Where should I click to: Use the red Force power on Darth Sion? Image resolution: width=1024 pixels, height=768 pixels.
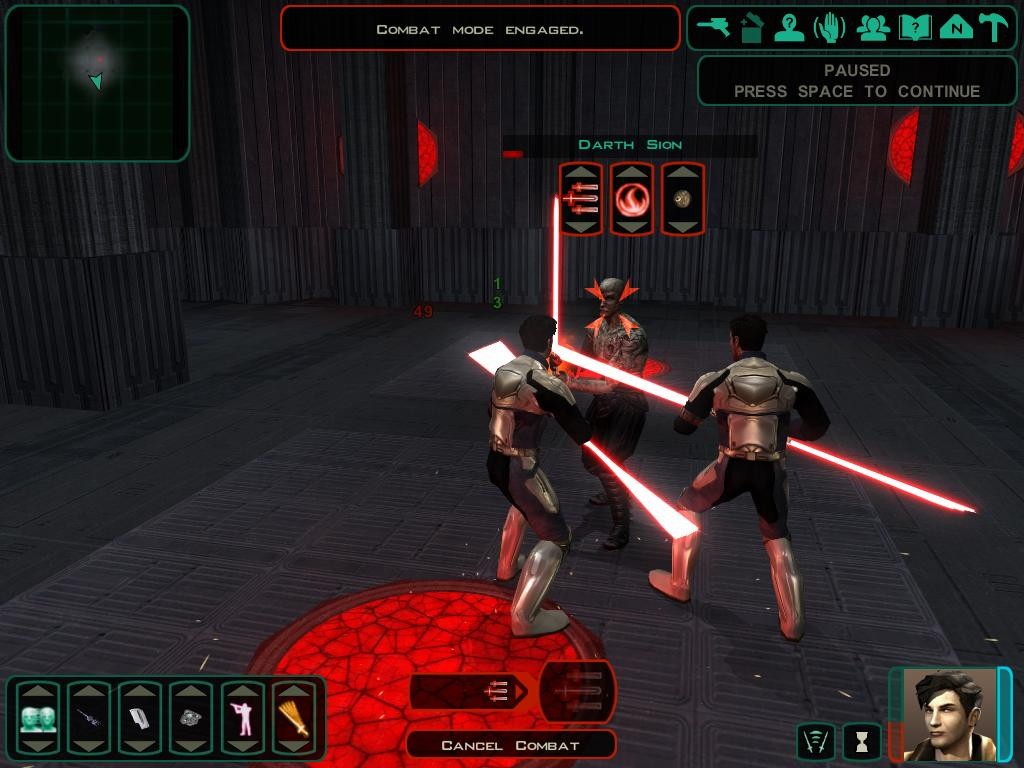pos(632,199)
